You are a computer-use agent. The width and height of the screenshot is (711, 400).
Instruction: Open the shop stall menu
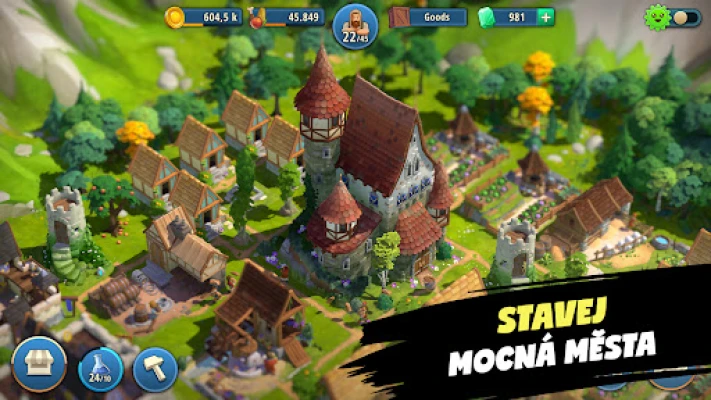coord(40,365)
